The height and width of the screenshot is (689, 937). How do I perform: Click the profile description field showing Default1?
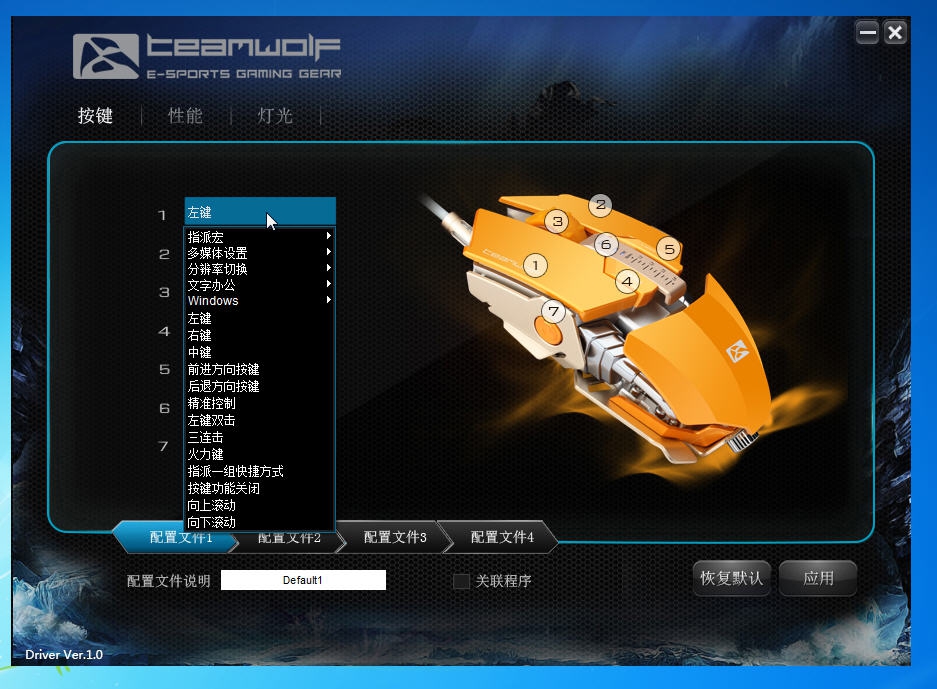[303, 580]
